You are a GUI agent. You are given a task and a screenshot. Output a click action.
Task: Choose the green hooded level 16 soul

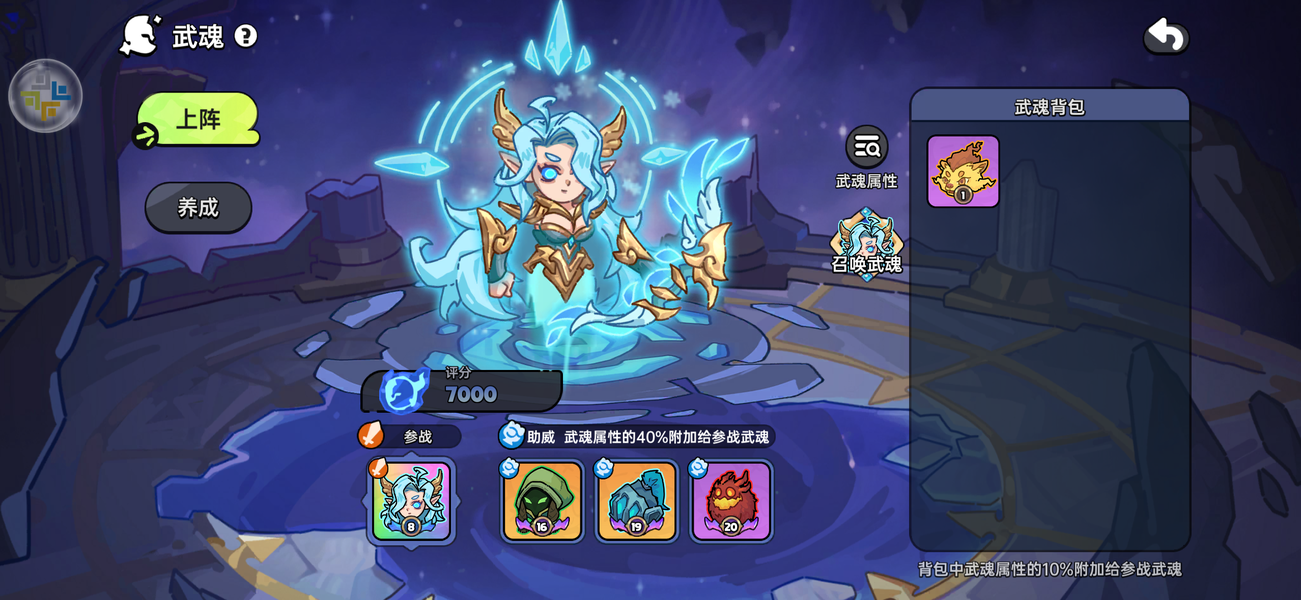[542, 501]
